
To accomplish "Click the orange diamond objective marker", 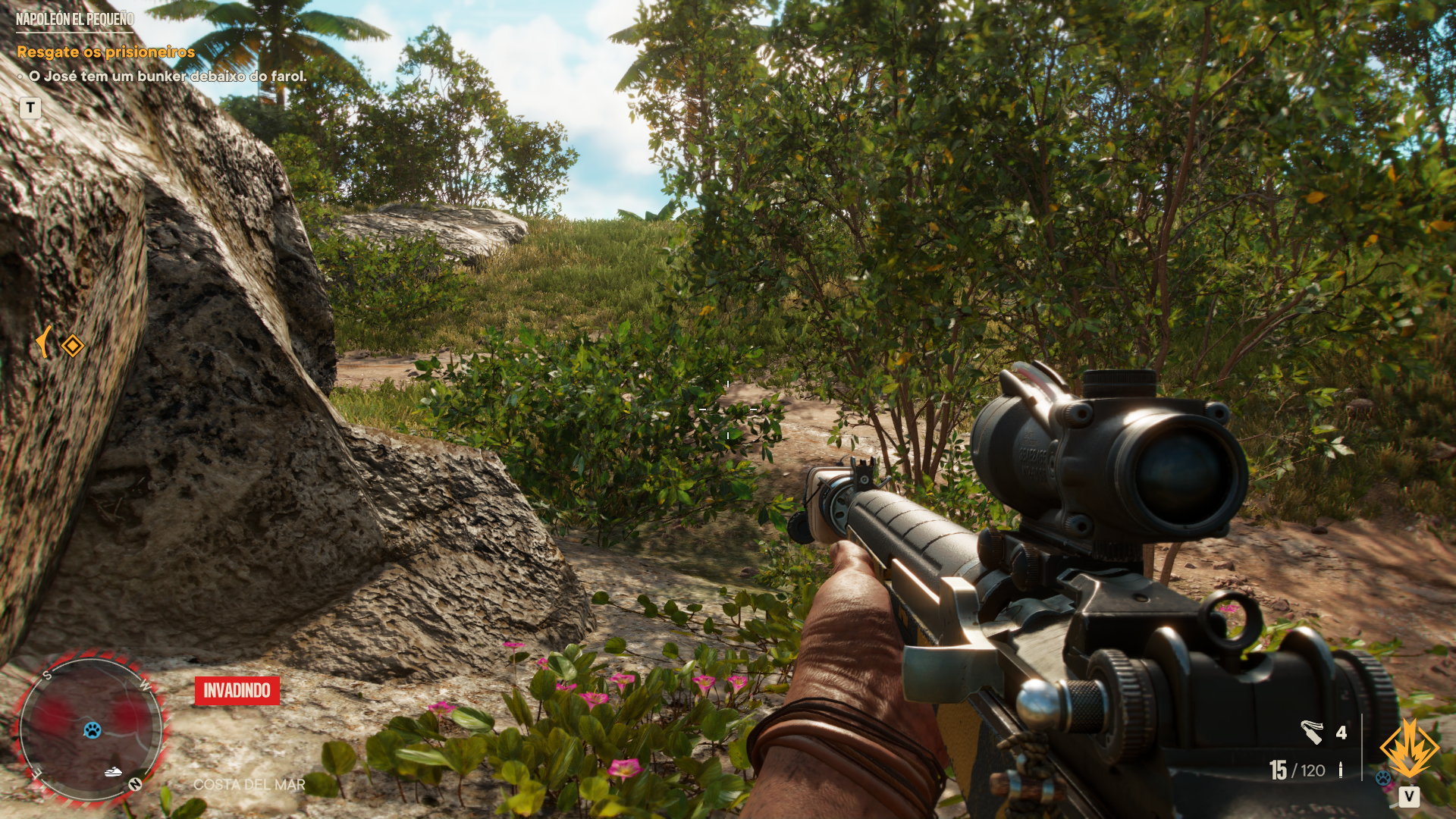I will pyautogui.click(x=73, y=346).
